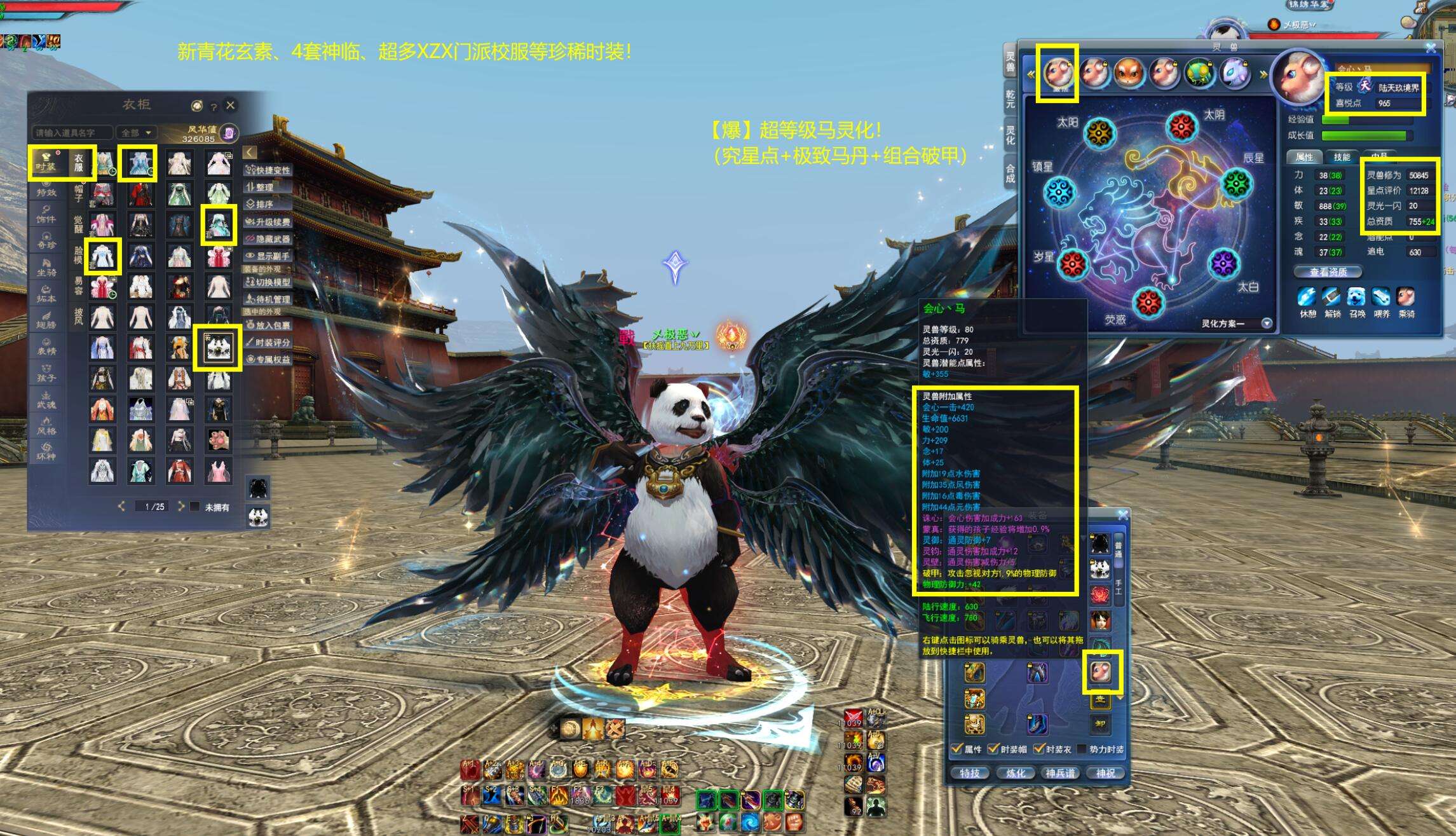The width and height of the screenshot is (1456, 836).
Task: Click the 查看资质 view aptitude button
Action: (x=1328, y=272)
